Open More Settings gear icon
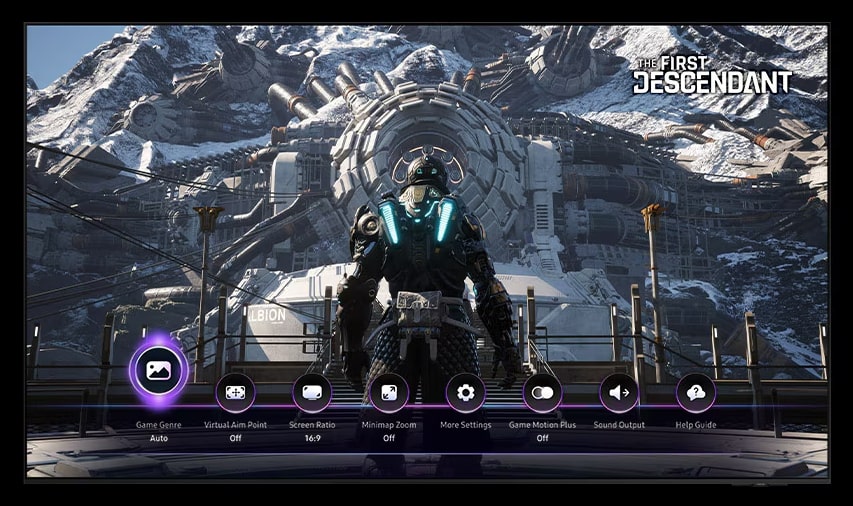This screenshot has width=853, height=506. pyautogui.click(x=465, y=393)
